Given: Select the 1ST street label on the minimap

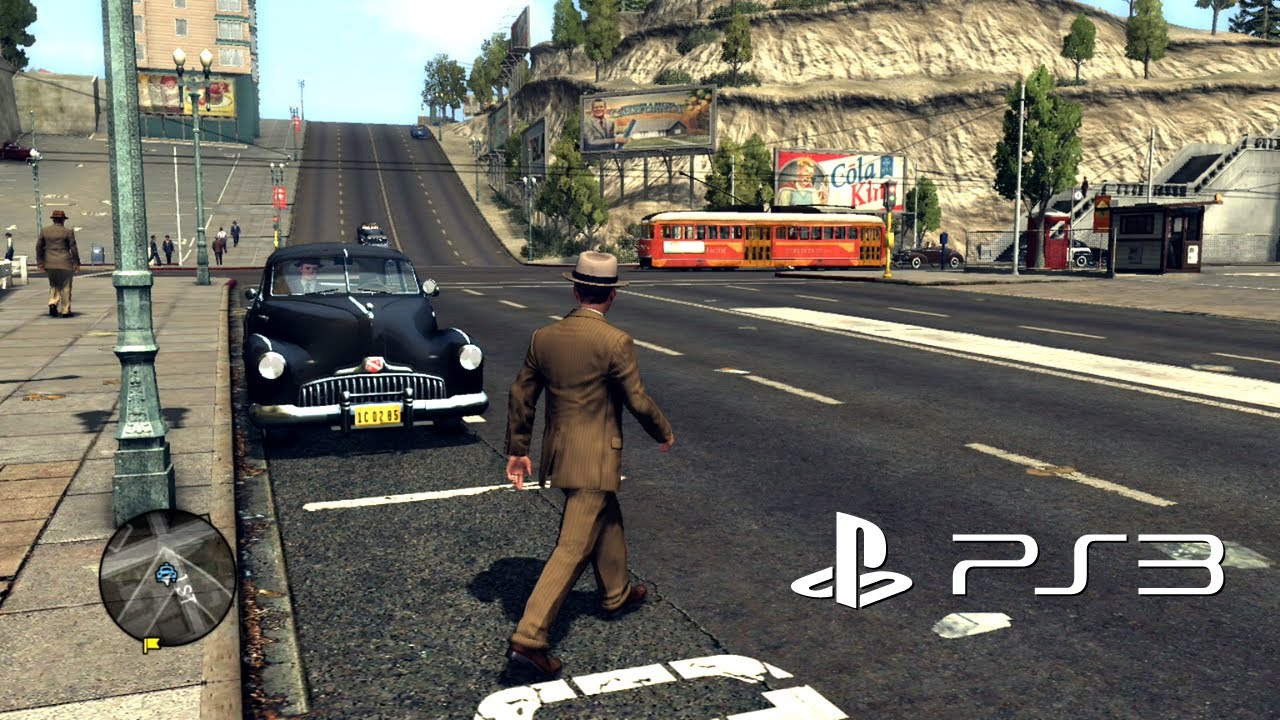Looking at the screenshot, I should pos(186,592).
